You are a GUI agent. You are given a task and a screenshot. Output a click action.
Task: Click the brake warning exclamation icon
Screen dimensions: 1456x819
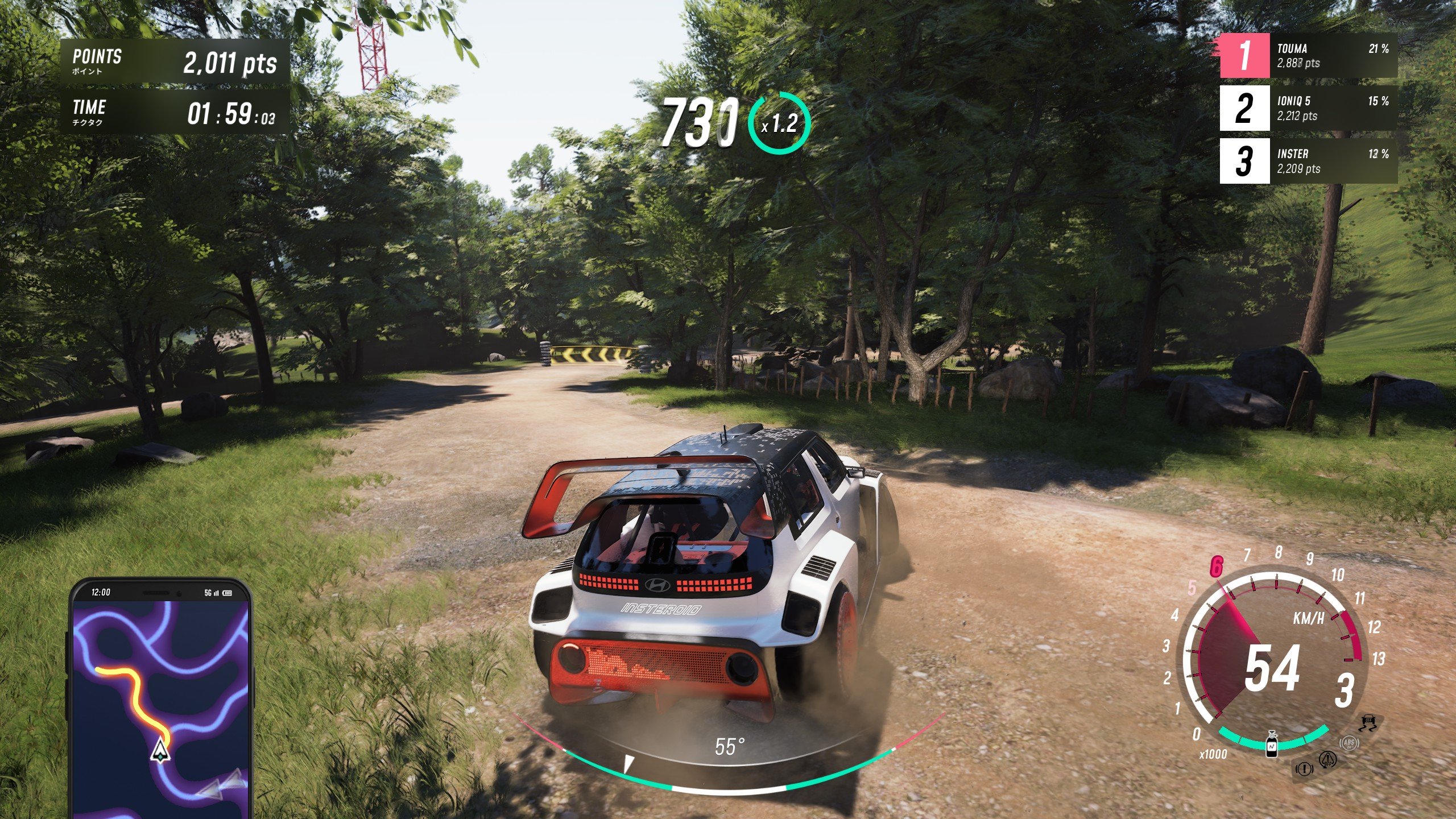(1304, 770)
